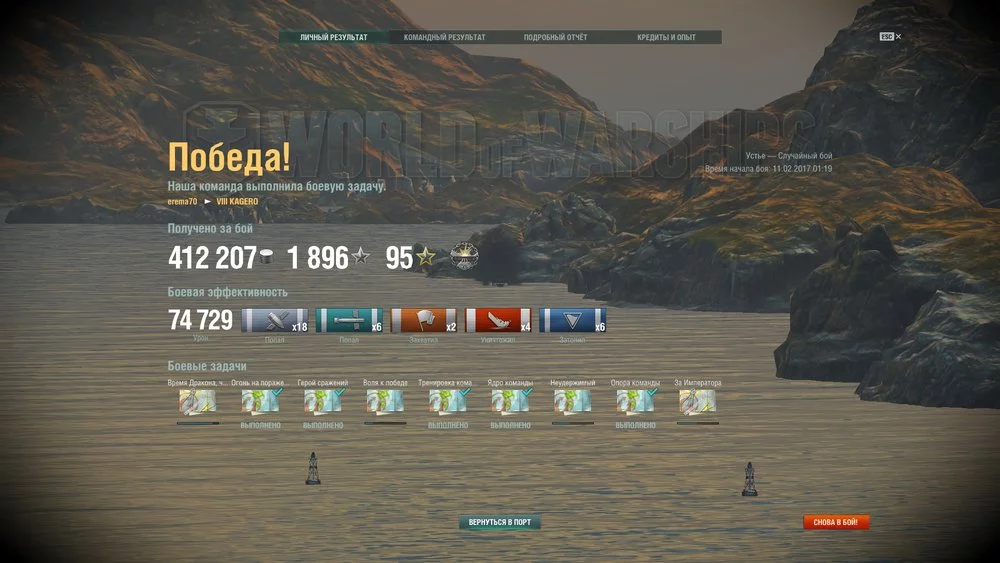Click the red aircraft destroyed ribbon x4
This screenshot has height=563, width=1000.
click(x=498, y=320)
